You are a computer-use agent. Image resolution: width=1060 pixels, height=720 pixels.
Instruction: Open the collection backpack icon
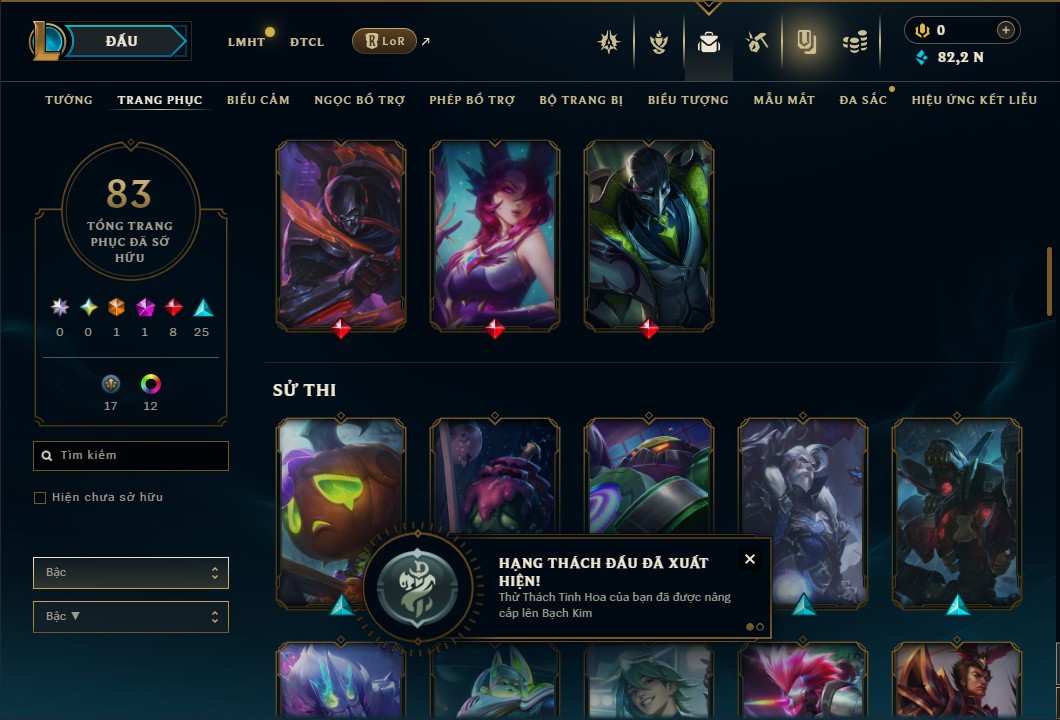point(709,42)
